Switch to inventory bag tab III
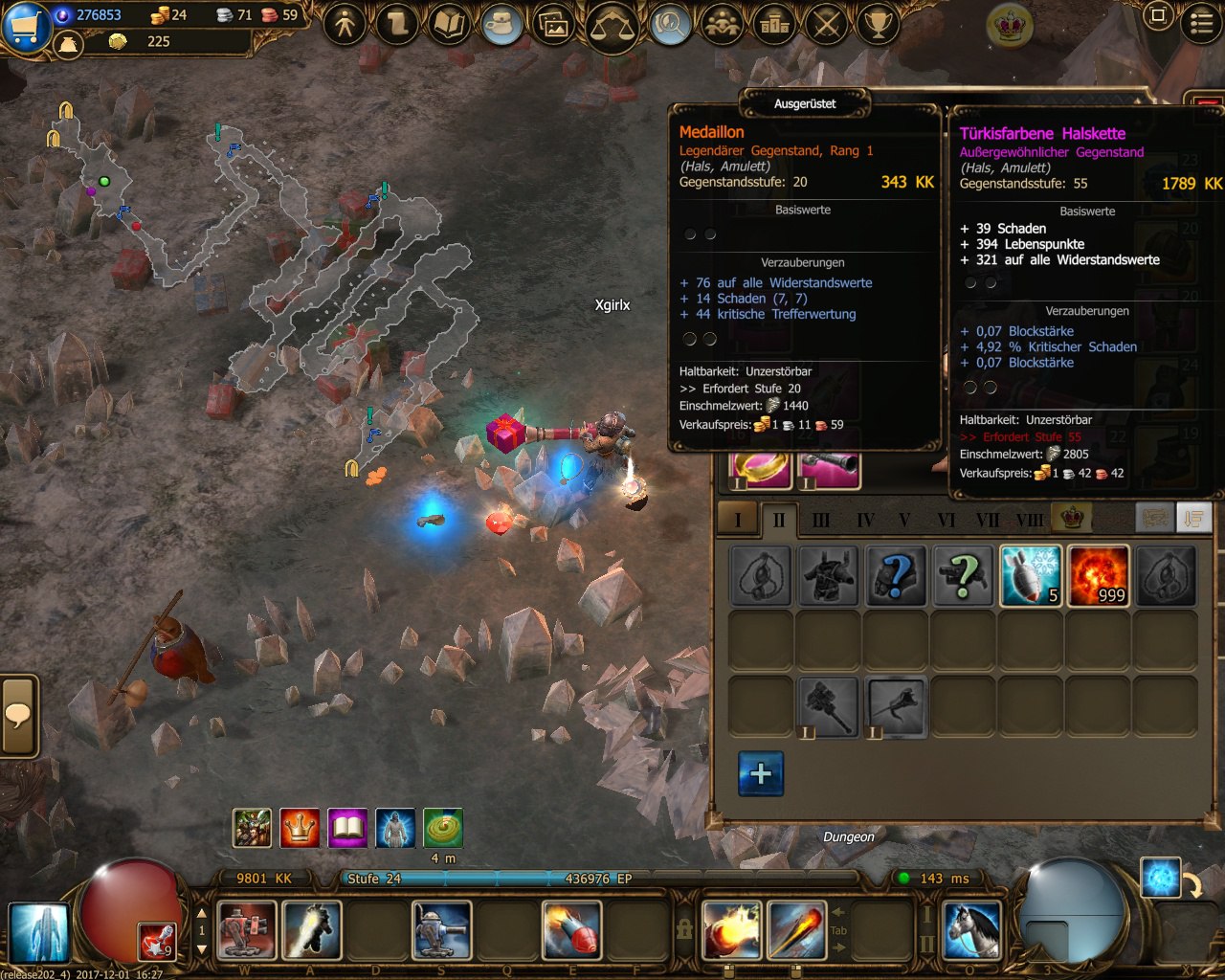The height and width of the screenshot is (980, 1225). click(821, 520)
